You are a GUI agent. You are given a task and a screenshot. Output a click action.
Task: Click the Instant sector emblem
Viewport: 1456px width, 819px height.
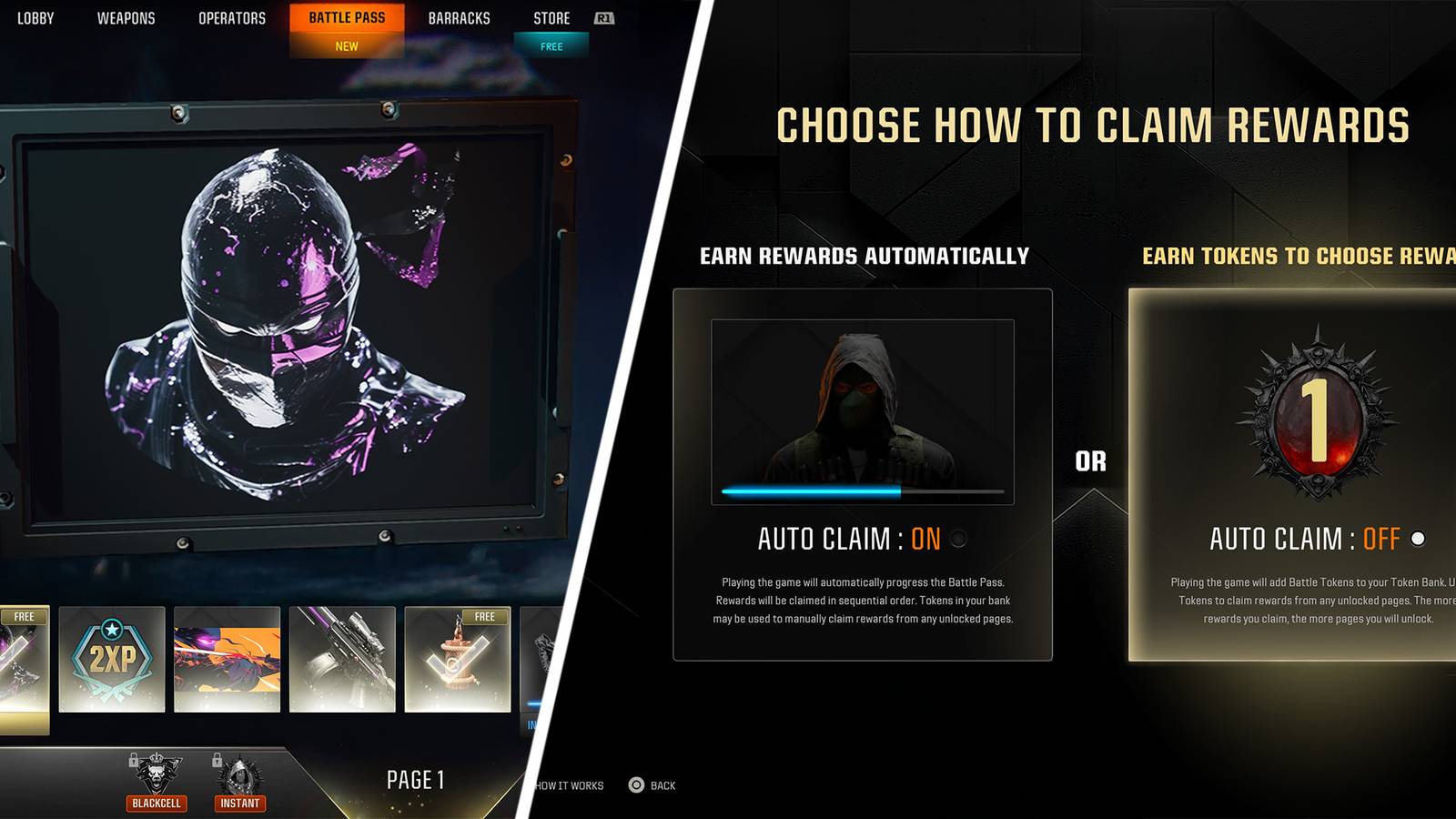click(x=238, y=774)
